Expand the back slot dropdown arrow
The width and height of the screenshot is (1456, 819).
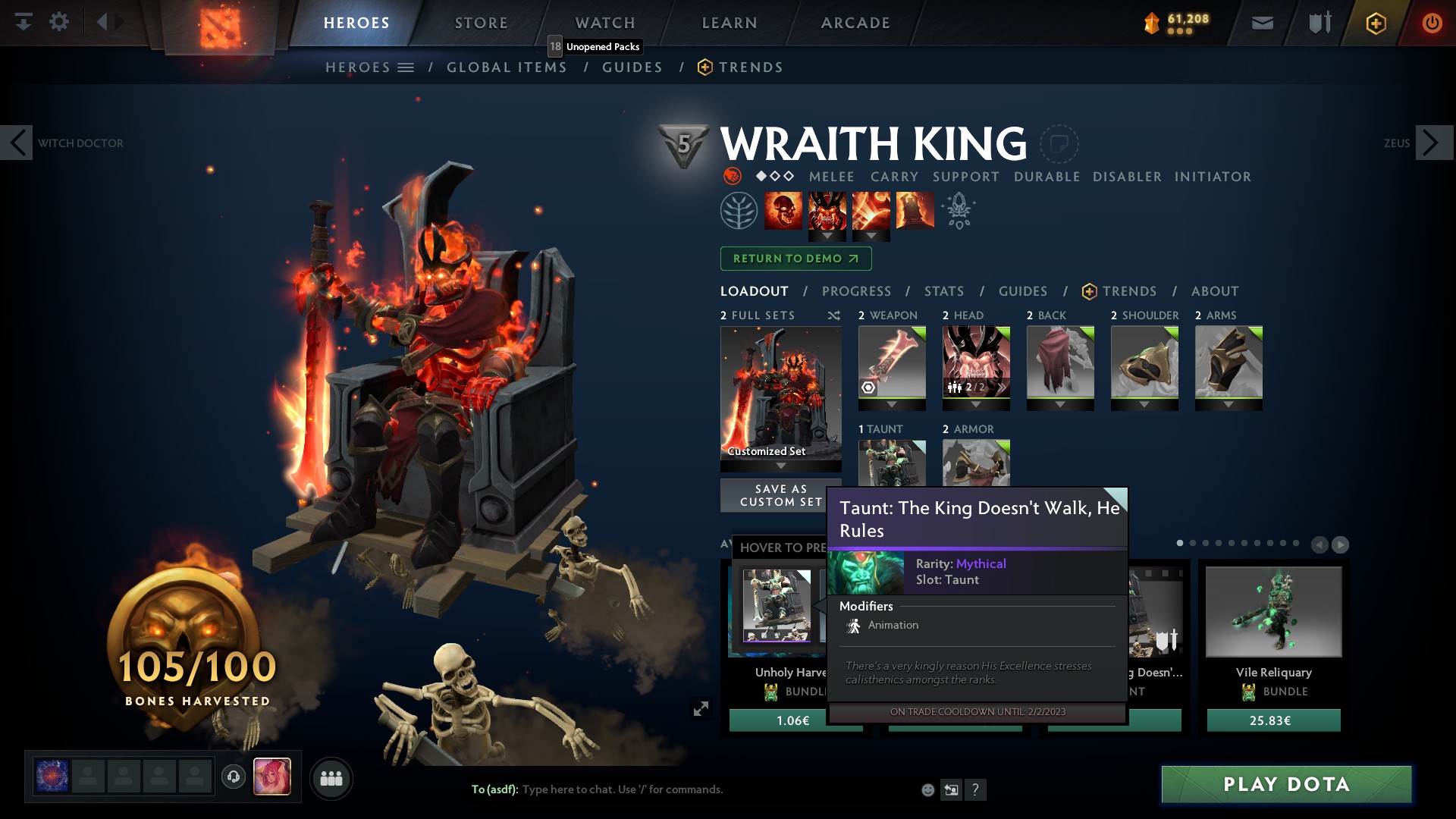1060,404
